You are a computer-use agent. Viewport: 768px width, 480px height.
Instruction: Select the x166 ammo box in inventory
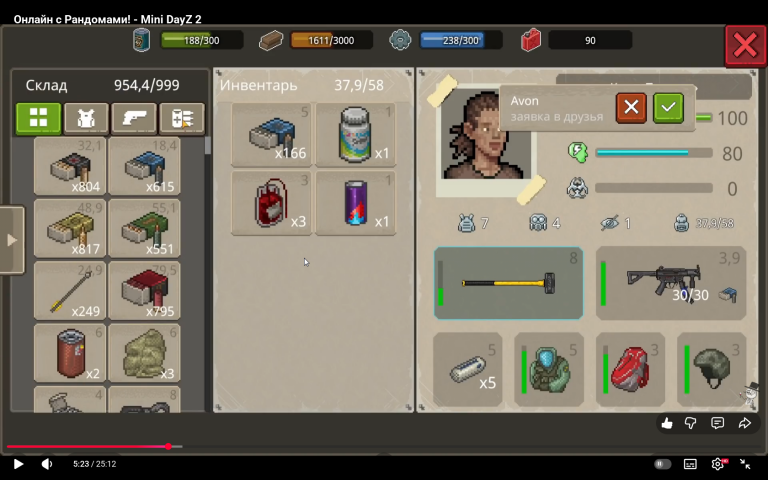[x=272, y=134]
